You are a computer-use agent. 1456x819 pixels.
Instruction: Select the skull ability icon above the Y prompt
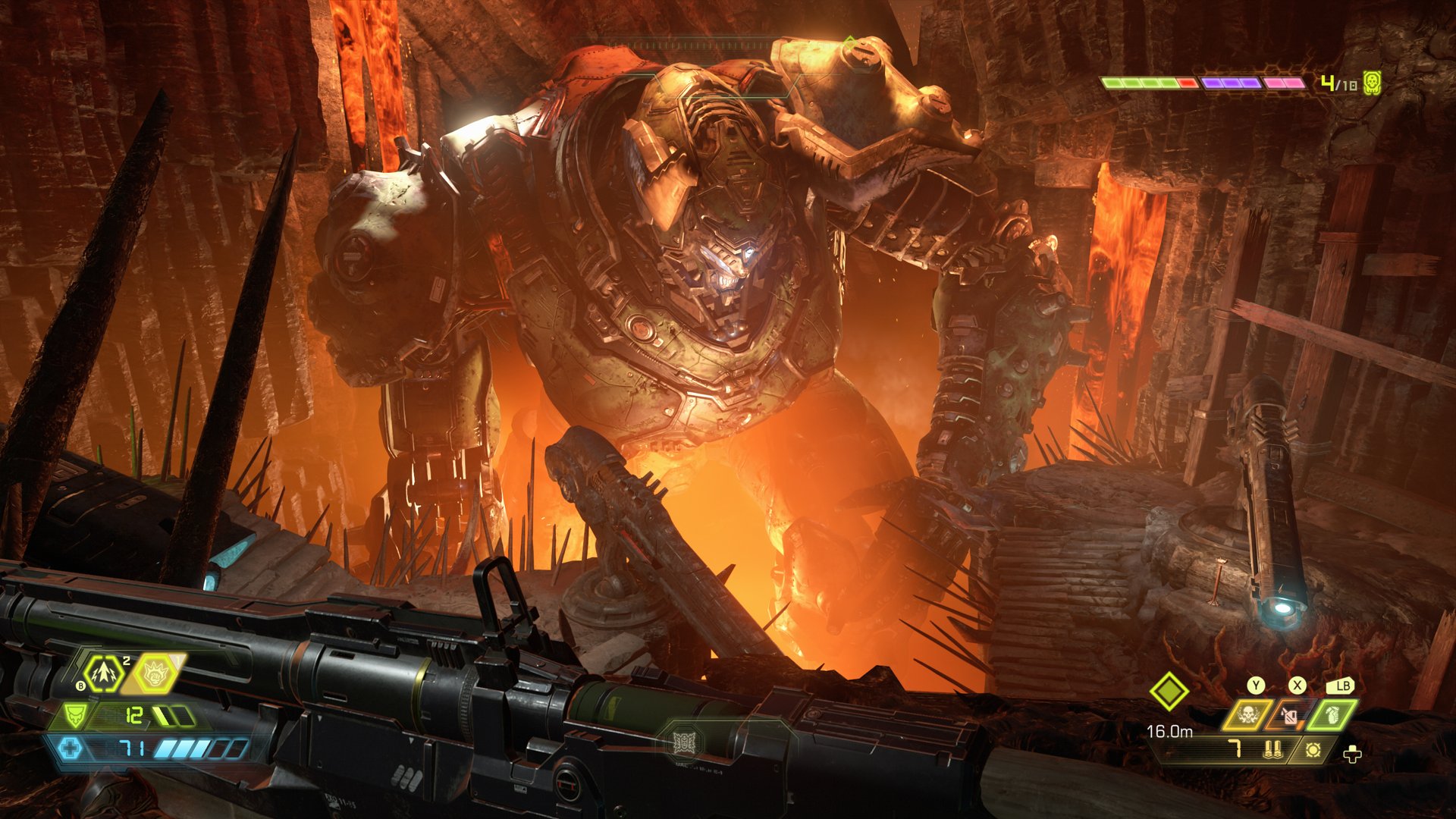coord(1248,714)
